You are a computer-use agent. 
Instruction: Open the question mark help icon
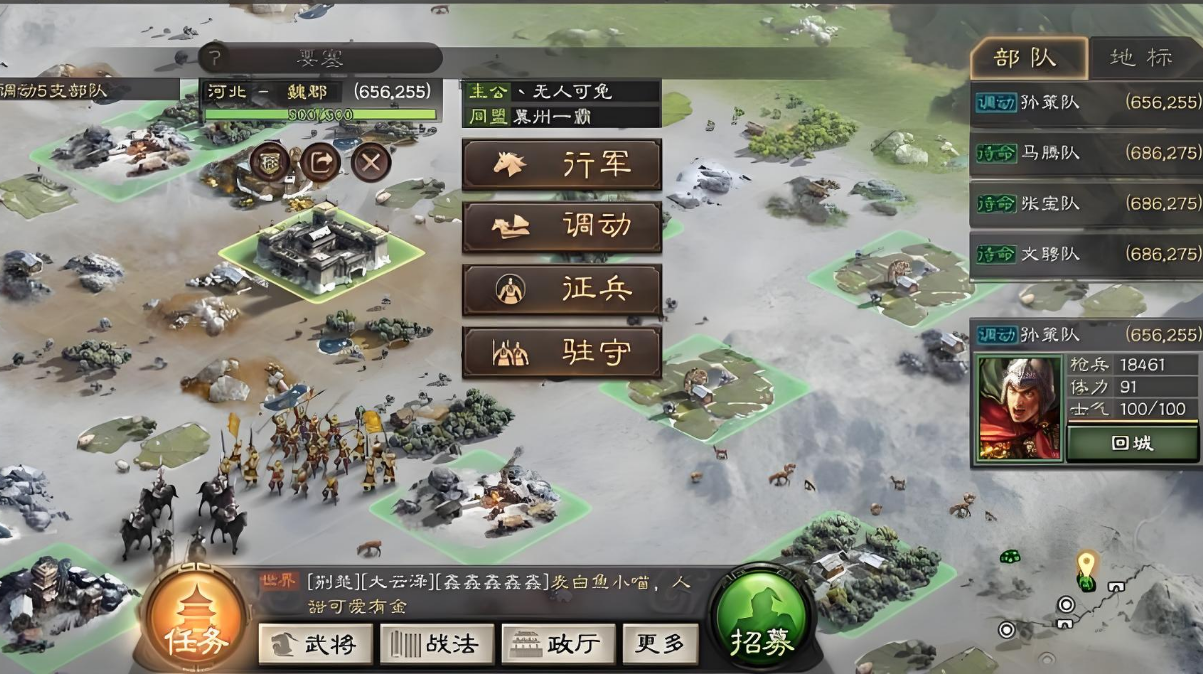pos(213,58)
